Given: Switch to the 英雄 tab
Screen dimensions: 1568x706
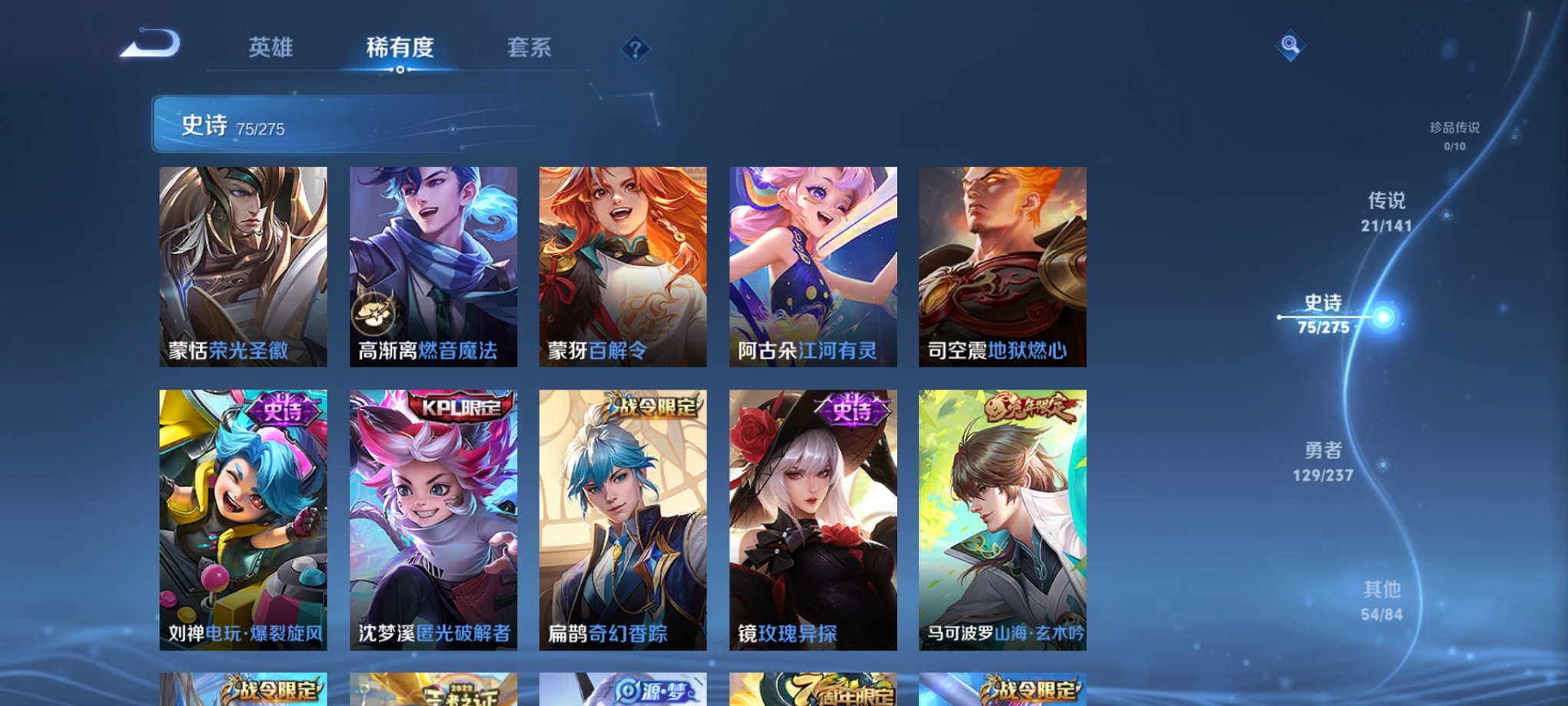Looking at the screenshot, I should [270, 48].
